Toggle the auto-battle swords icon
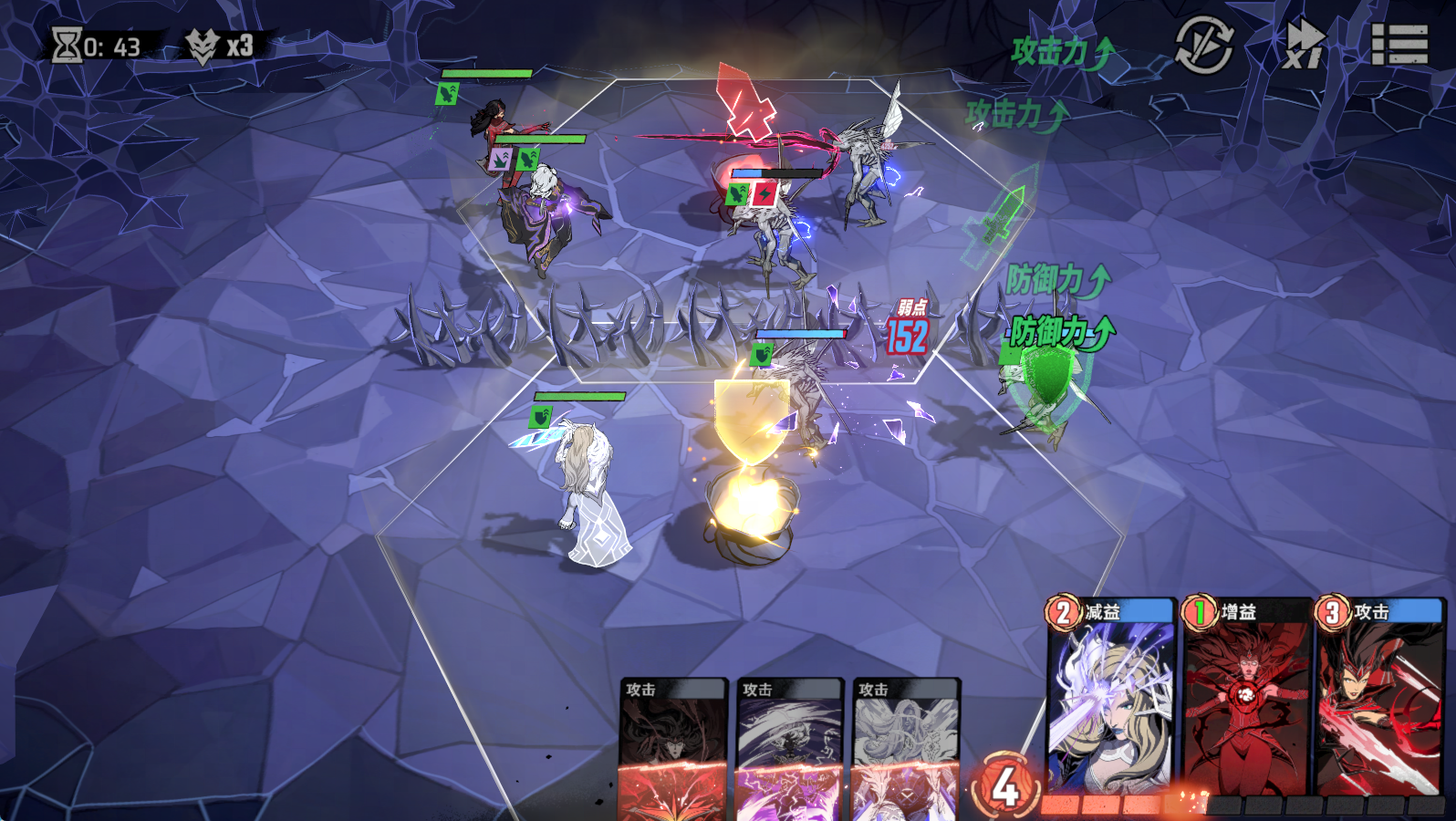 (x=1204, y=45)
